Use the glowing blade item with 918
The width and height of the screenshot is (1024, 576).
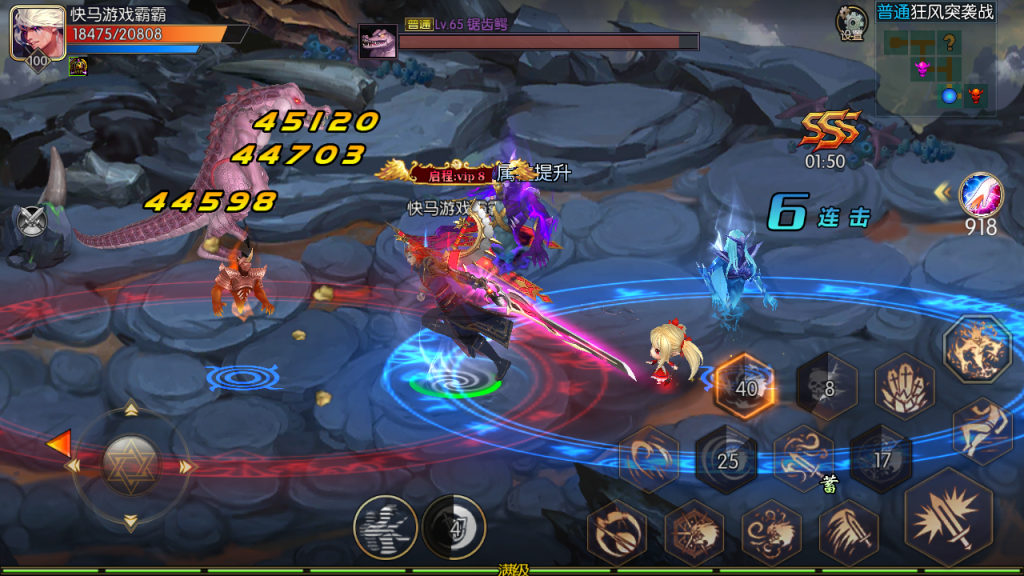pos(979,195)
